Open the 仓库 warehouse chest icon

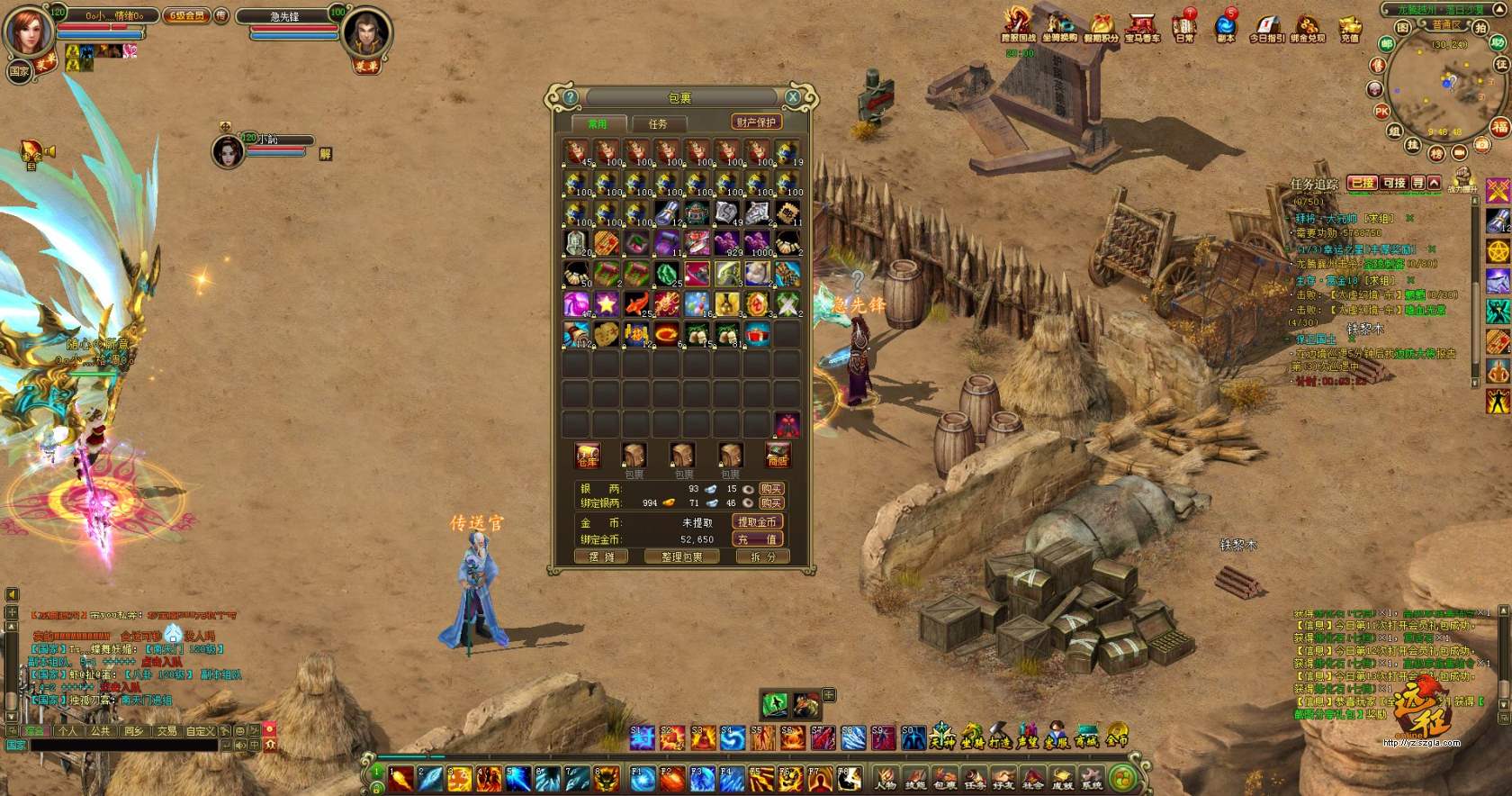tap(588, 456)
